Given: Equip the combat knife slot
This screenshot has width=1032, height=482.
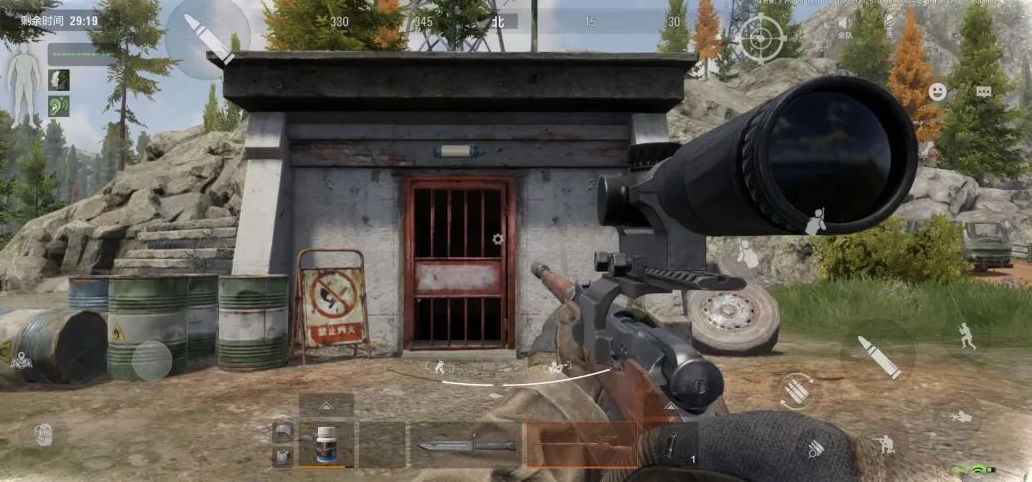Looking at the screenshot, I should point(465,445).
